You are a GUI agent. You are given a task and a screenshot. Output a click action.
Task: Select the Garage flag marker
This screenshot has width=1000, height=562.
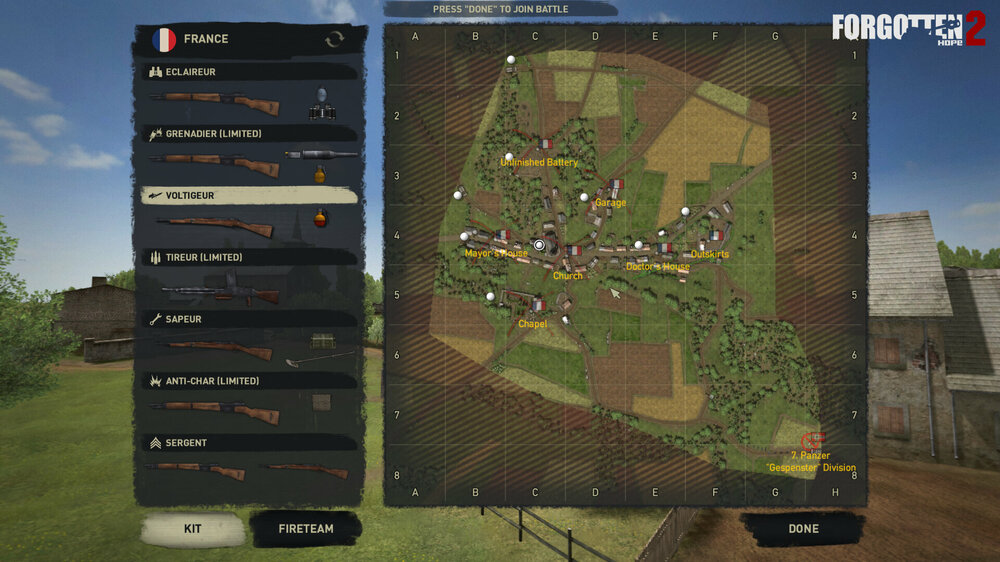click(x=616, y=185)
